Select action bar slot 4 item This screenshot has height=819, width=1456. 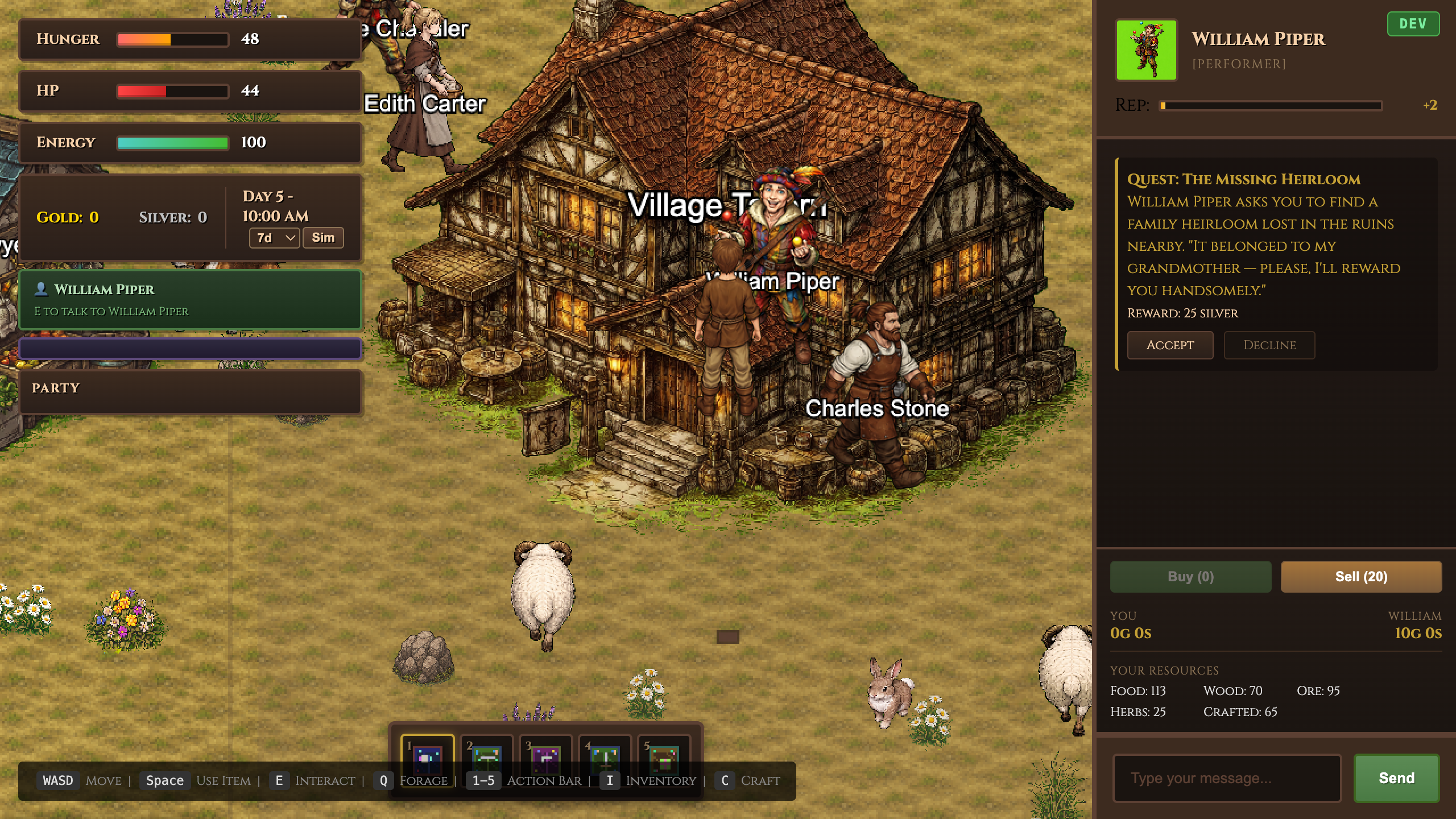tap(604, 756)
